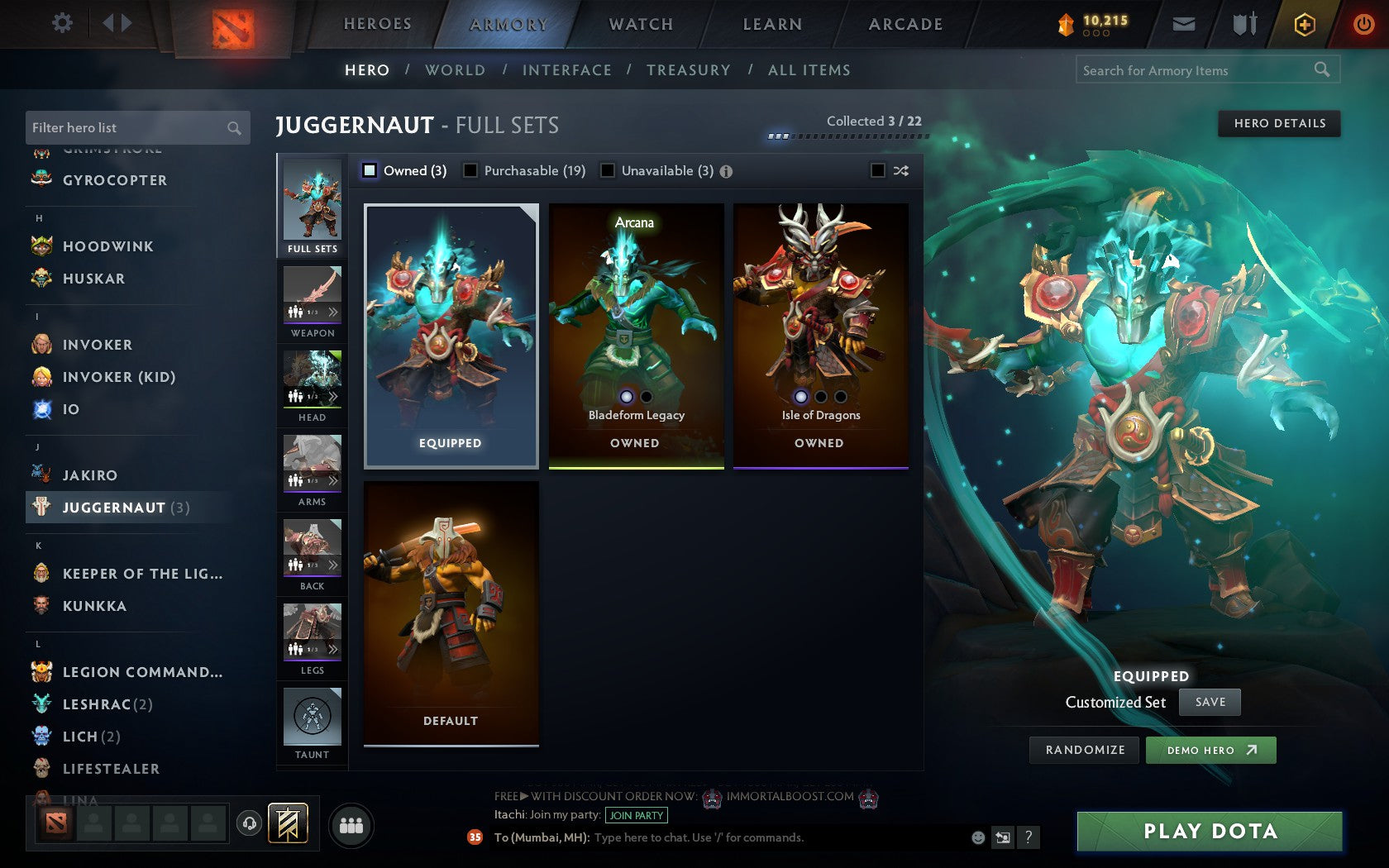
Task: Expand the Back slot item list
Action: pyautogui.click(x=334, y=565)
